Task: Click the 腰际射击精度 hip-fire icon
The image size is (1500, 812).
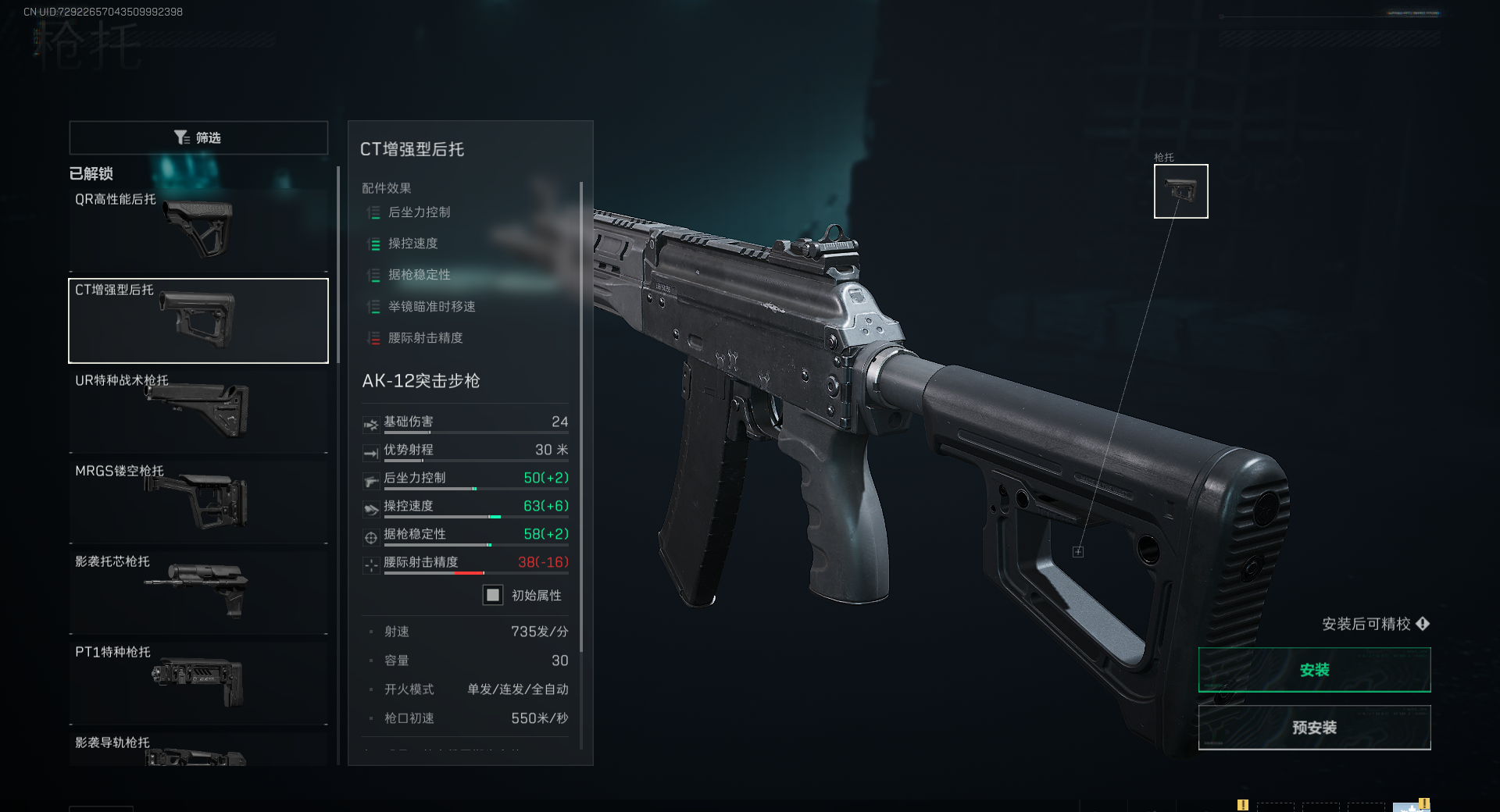Action: click(370, 564)
